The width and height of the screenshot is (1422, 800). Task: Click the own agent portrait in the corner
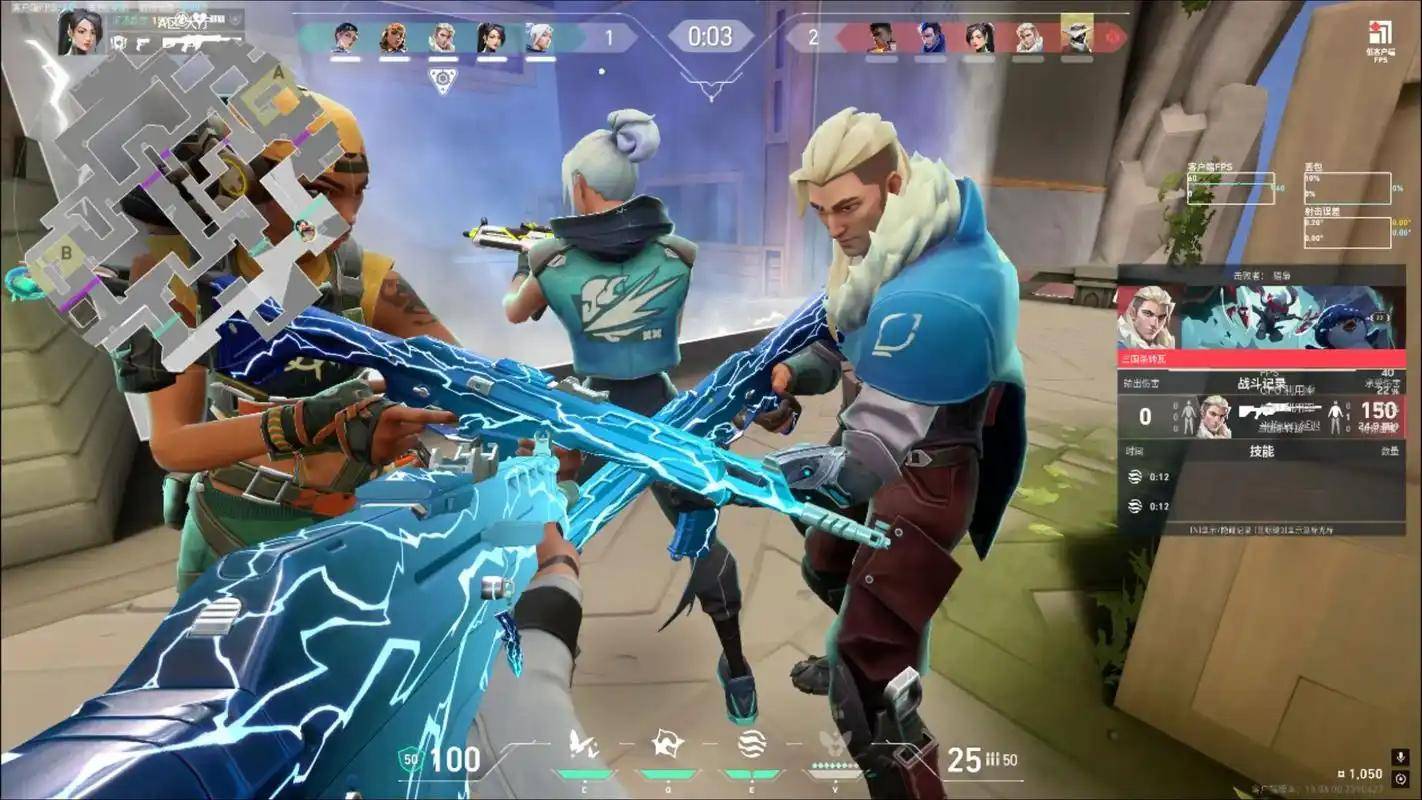(x=80, y=32)
